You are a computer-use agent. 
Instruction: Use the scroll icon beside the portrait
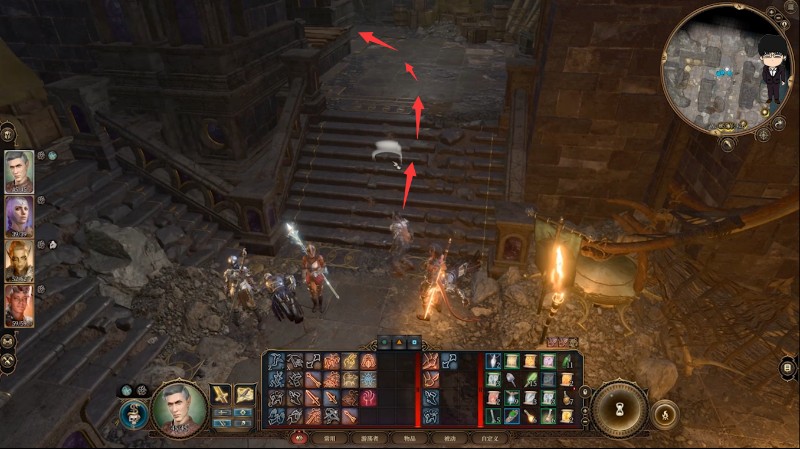245,393
